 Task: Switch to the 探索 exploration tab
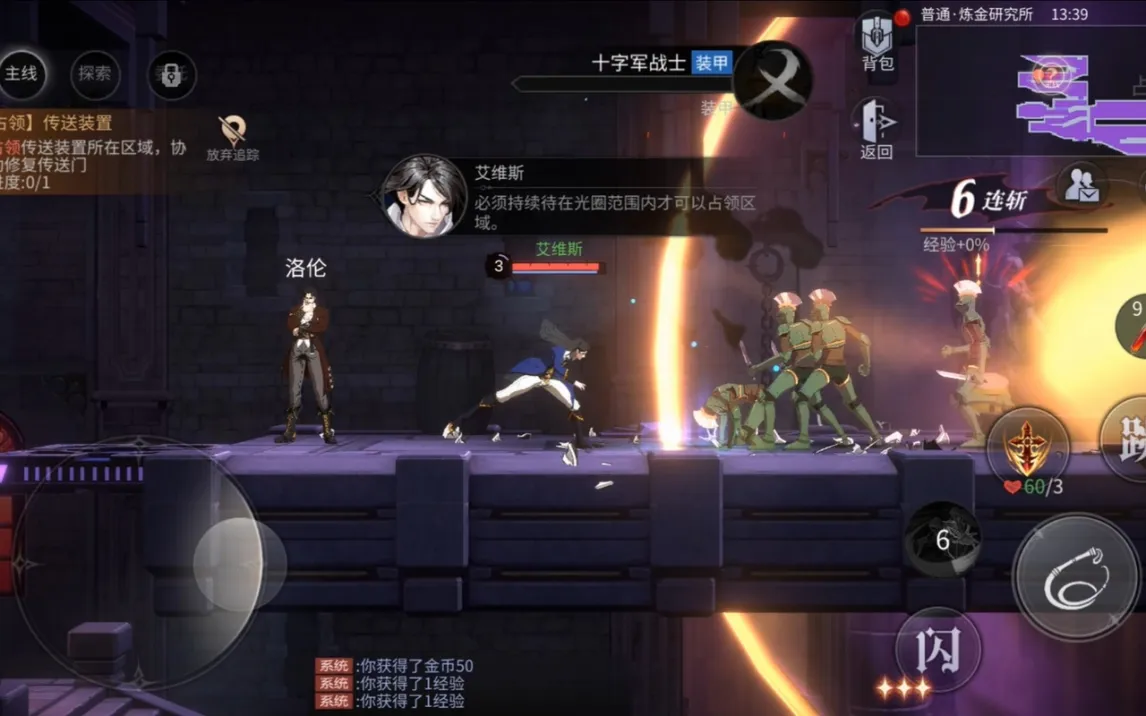click(95, 74)
